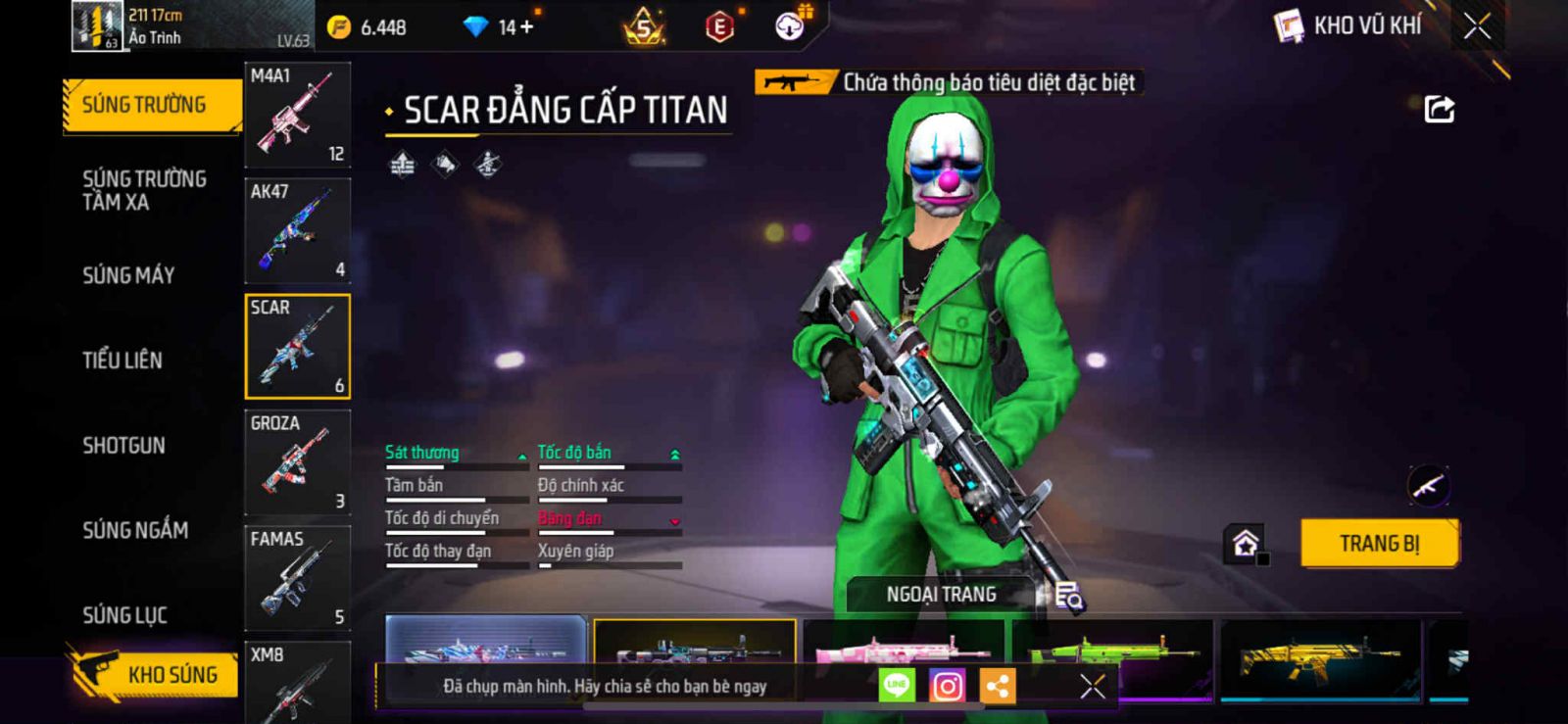Select the pink SCAR skin thumbnail
This screenshot has width=1568, height=724.
point(903,644)
